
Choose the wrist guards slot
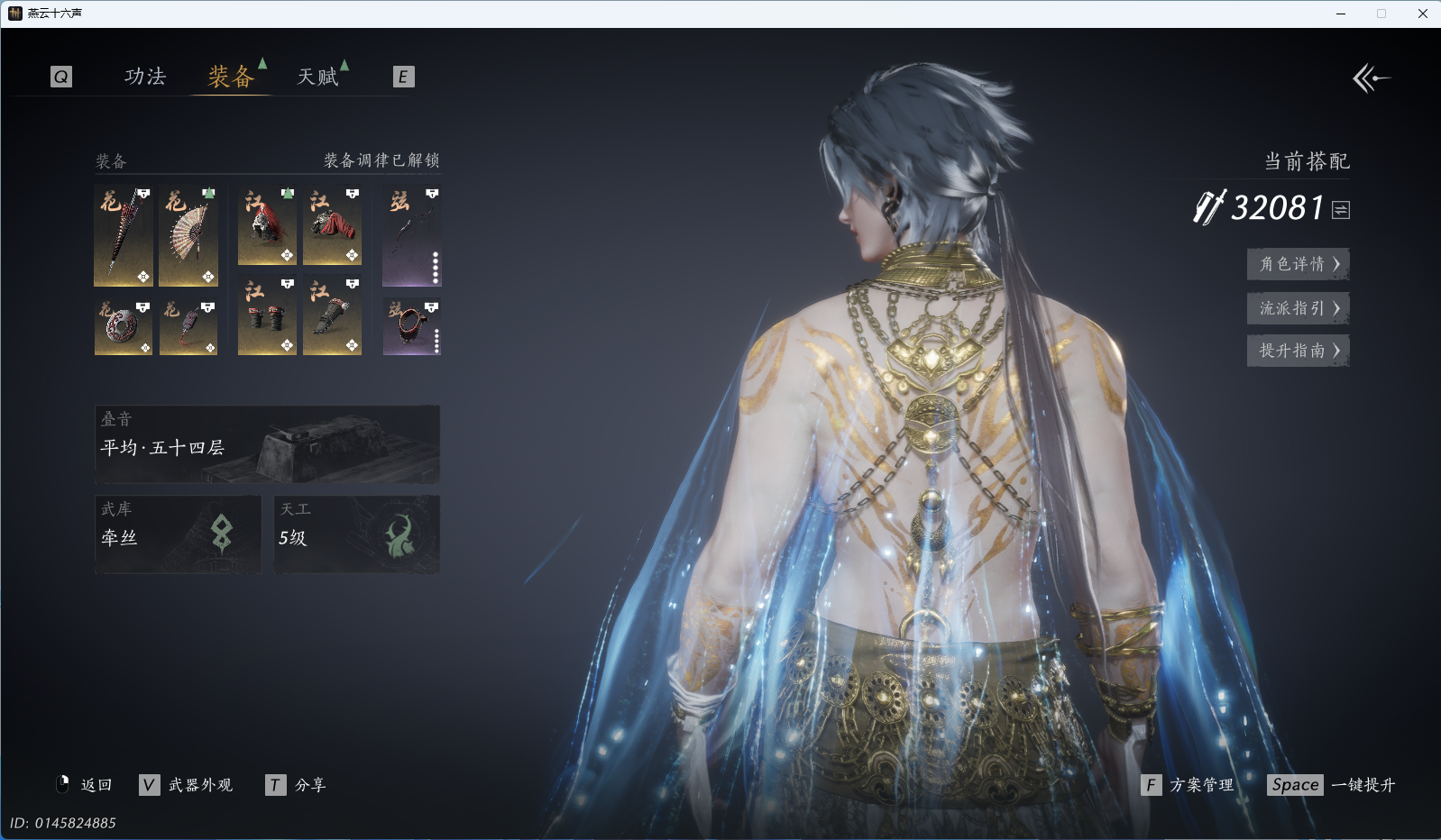point(267,315)
